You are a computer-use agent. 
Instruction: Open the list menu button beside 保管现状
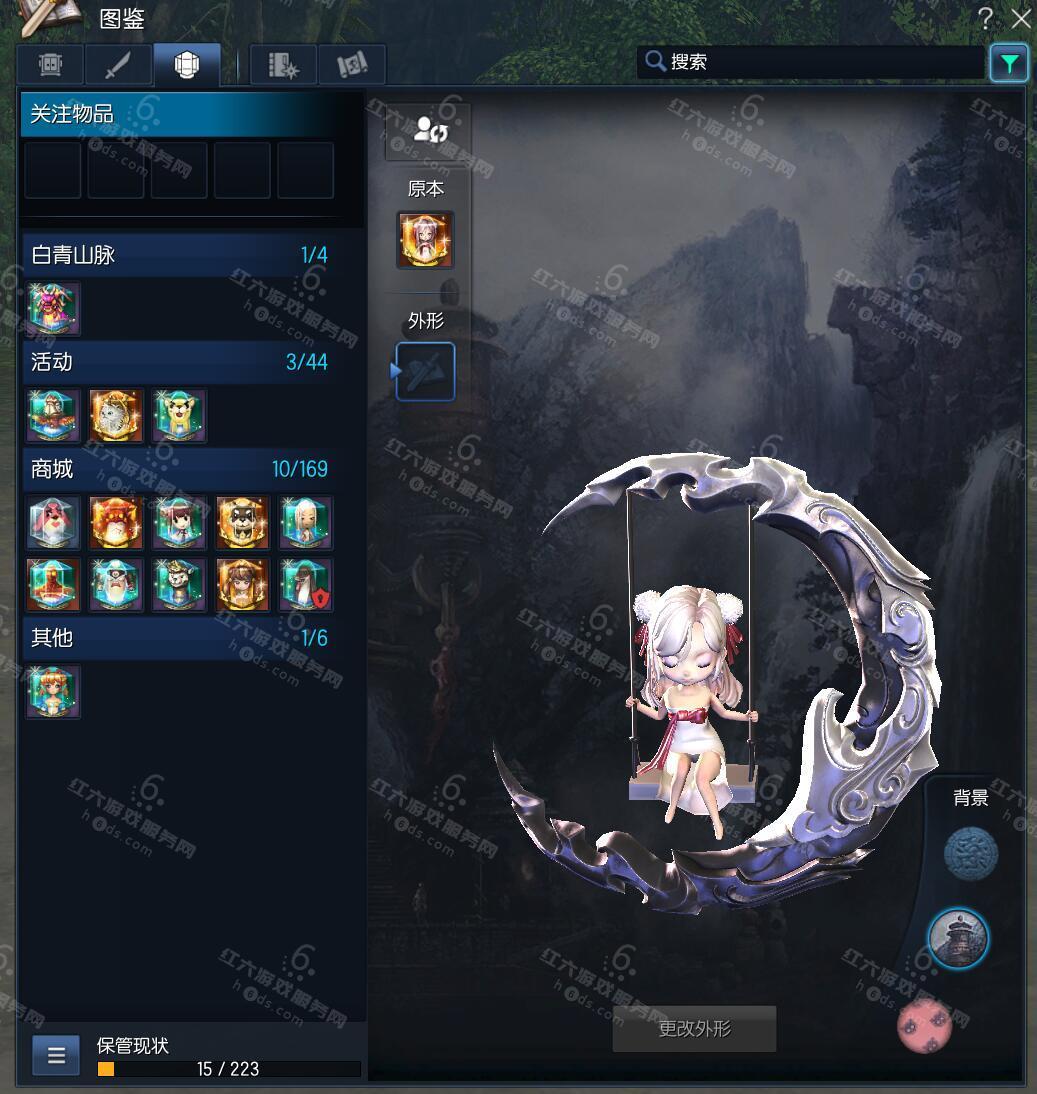click(56, 1055)
